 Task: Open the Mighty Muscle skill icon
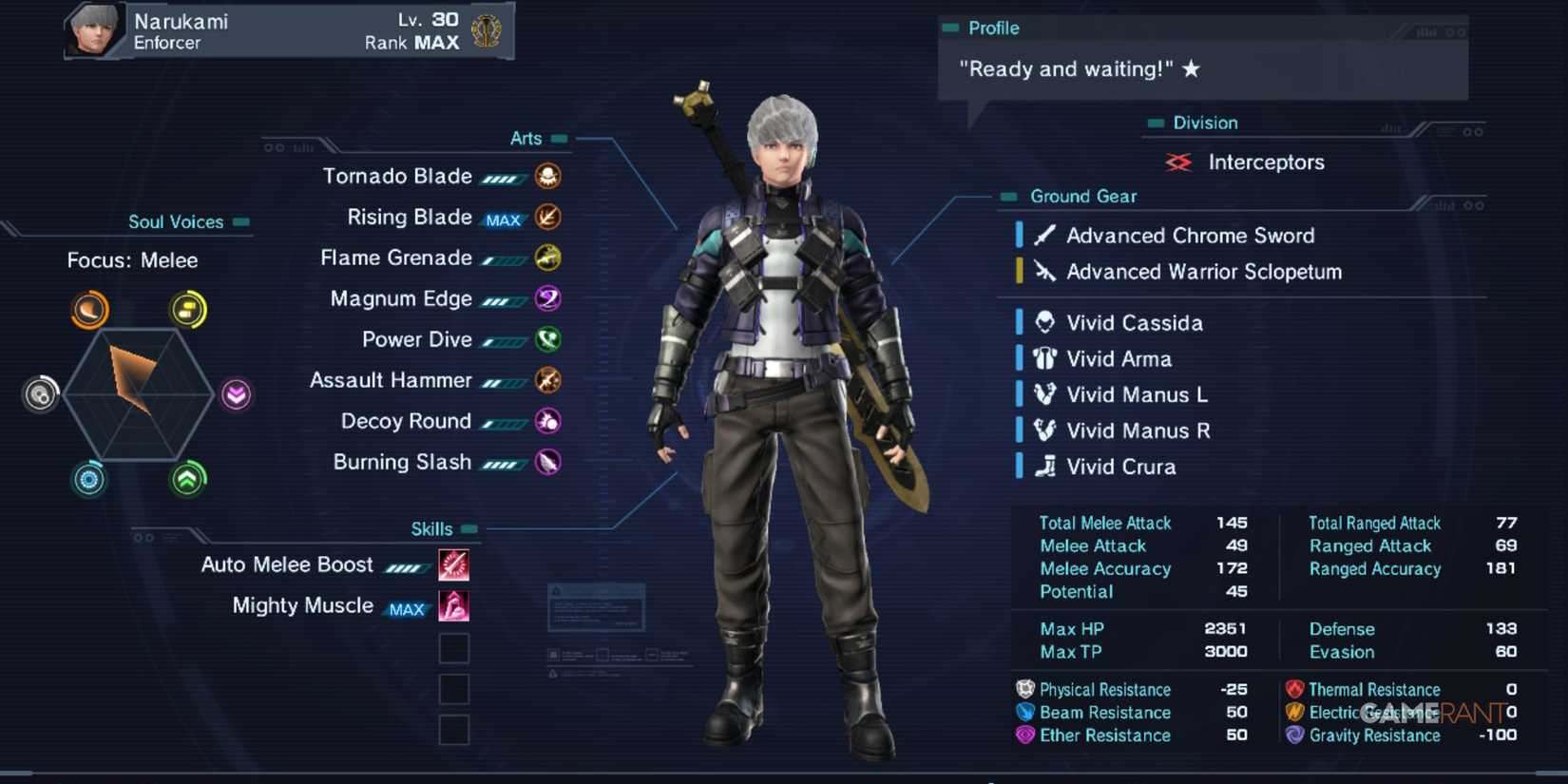coord(454,605)
